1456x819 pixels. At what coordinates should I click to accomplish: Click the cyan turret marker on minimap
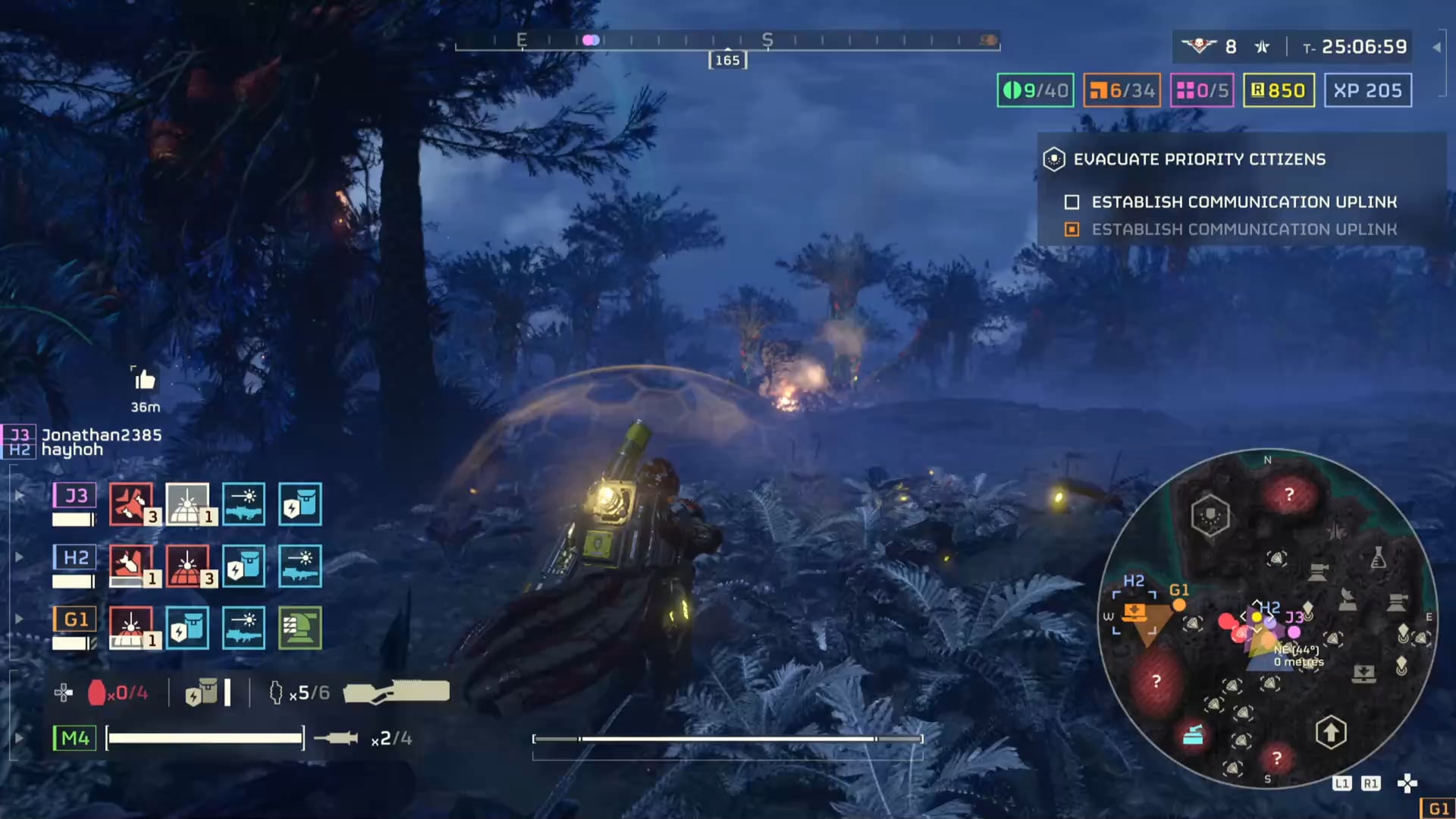1193,734
